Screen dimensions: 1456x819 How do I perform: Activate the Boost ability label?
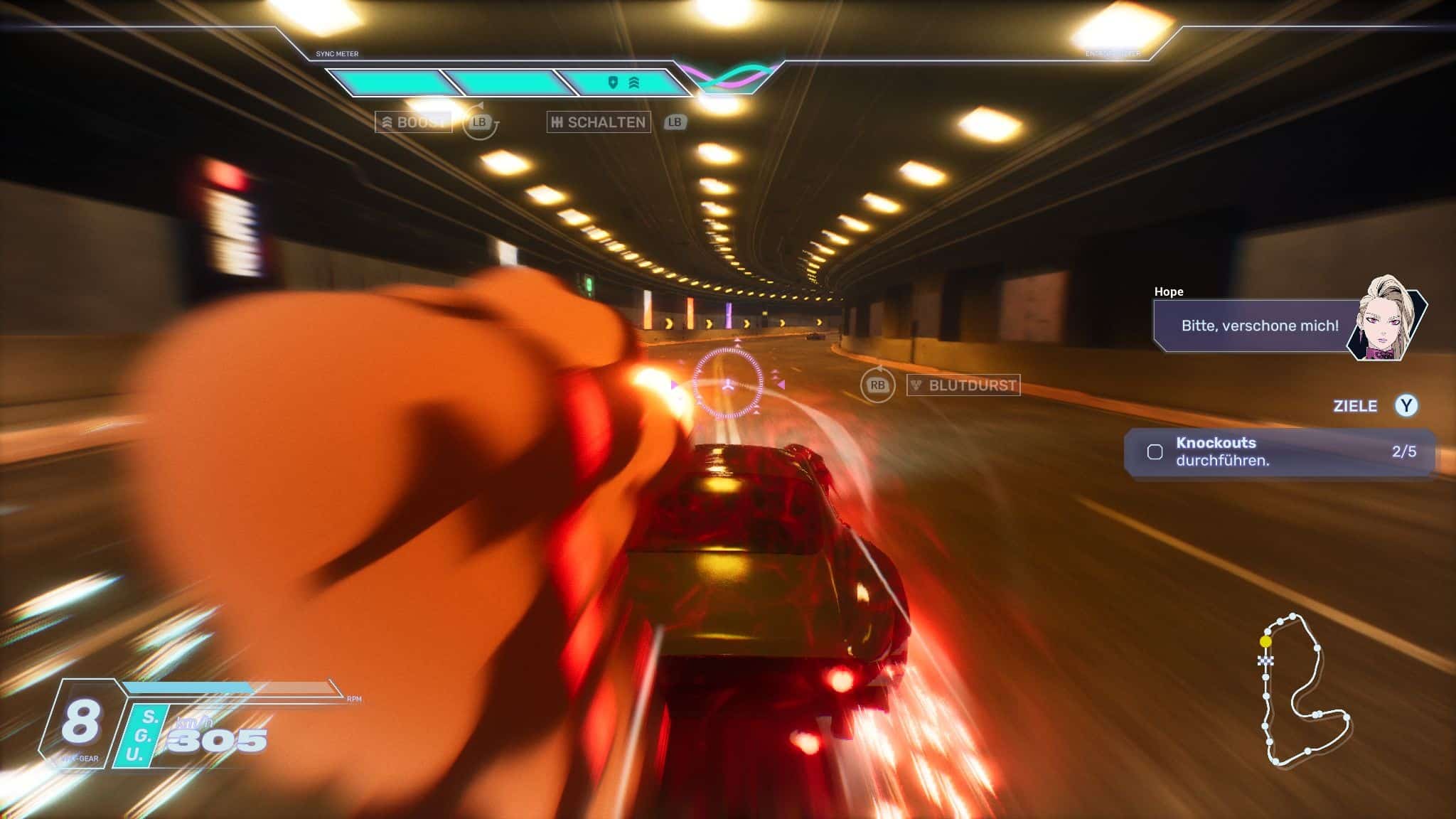tap(413, 122)
